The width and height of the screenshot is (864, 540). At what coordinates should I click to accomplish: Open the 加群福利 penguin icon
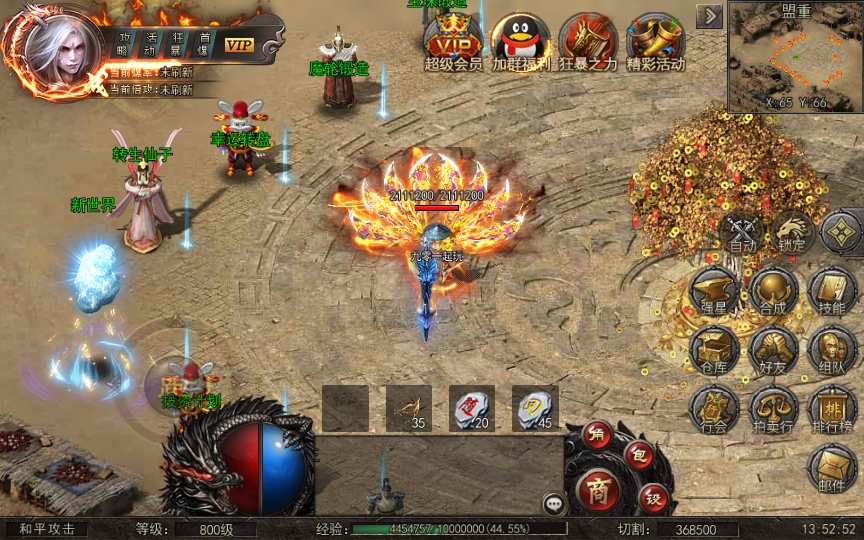coord(520,40)
